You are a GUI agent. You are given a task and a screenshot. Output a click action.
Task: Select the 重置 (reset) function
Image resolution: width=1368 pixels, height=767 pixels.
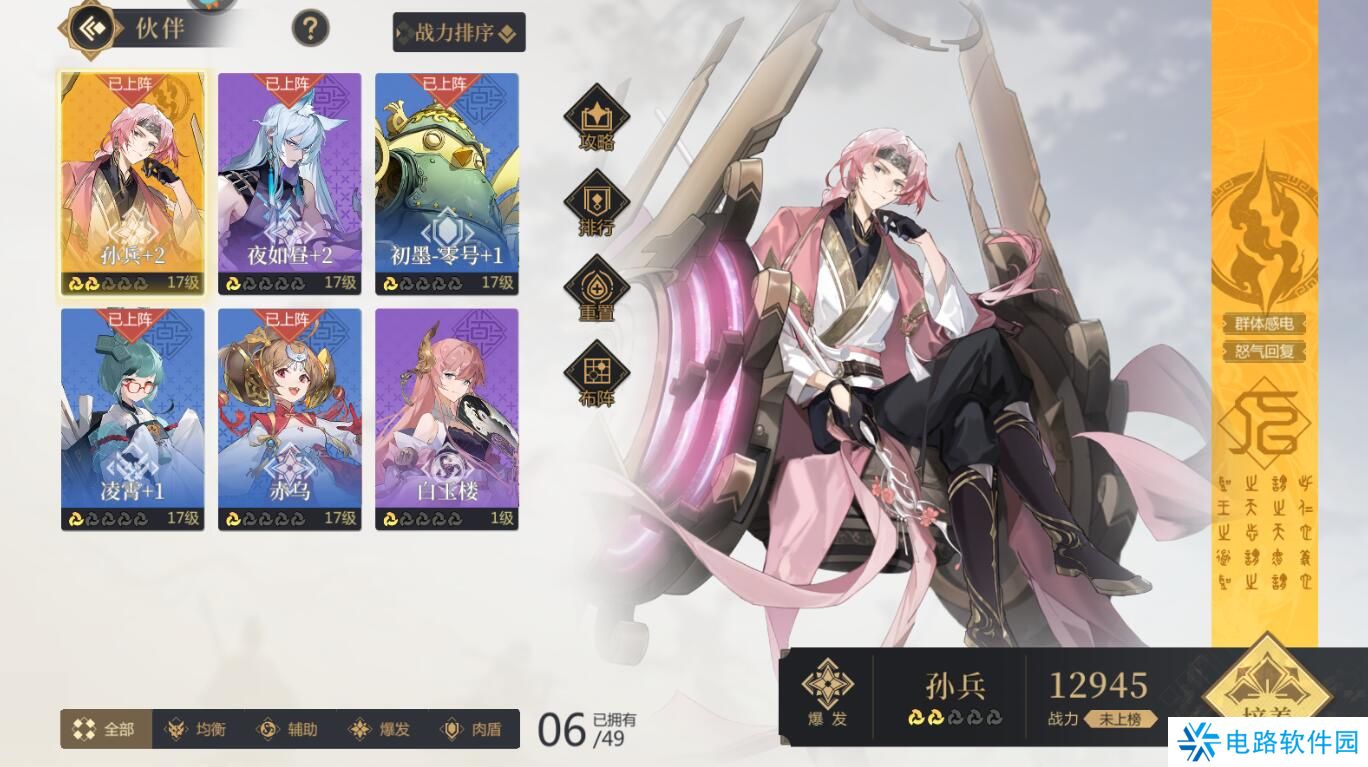point(597,286)
